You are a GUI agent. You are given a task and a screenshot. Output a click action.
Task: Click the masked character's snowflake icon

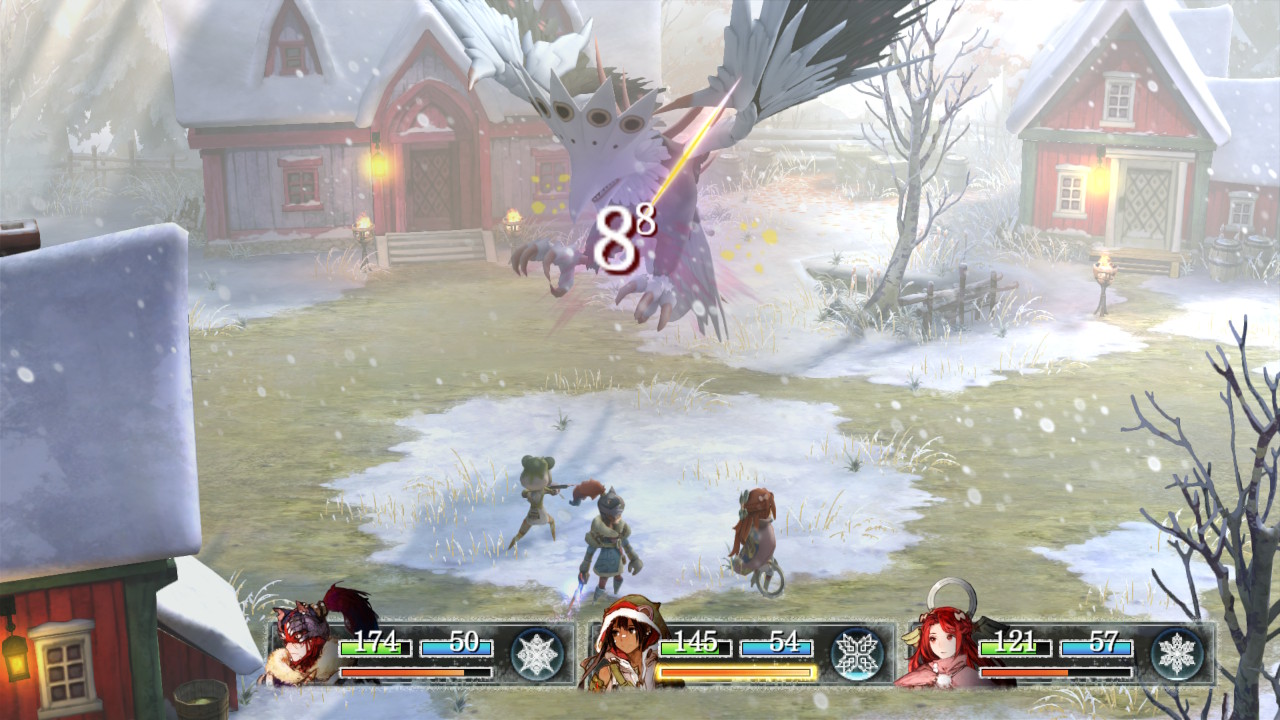pos(537,654)
